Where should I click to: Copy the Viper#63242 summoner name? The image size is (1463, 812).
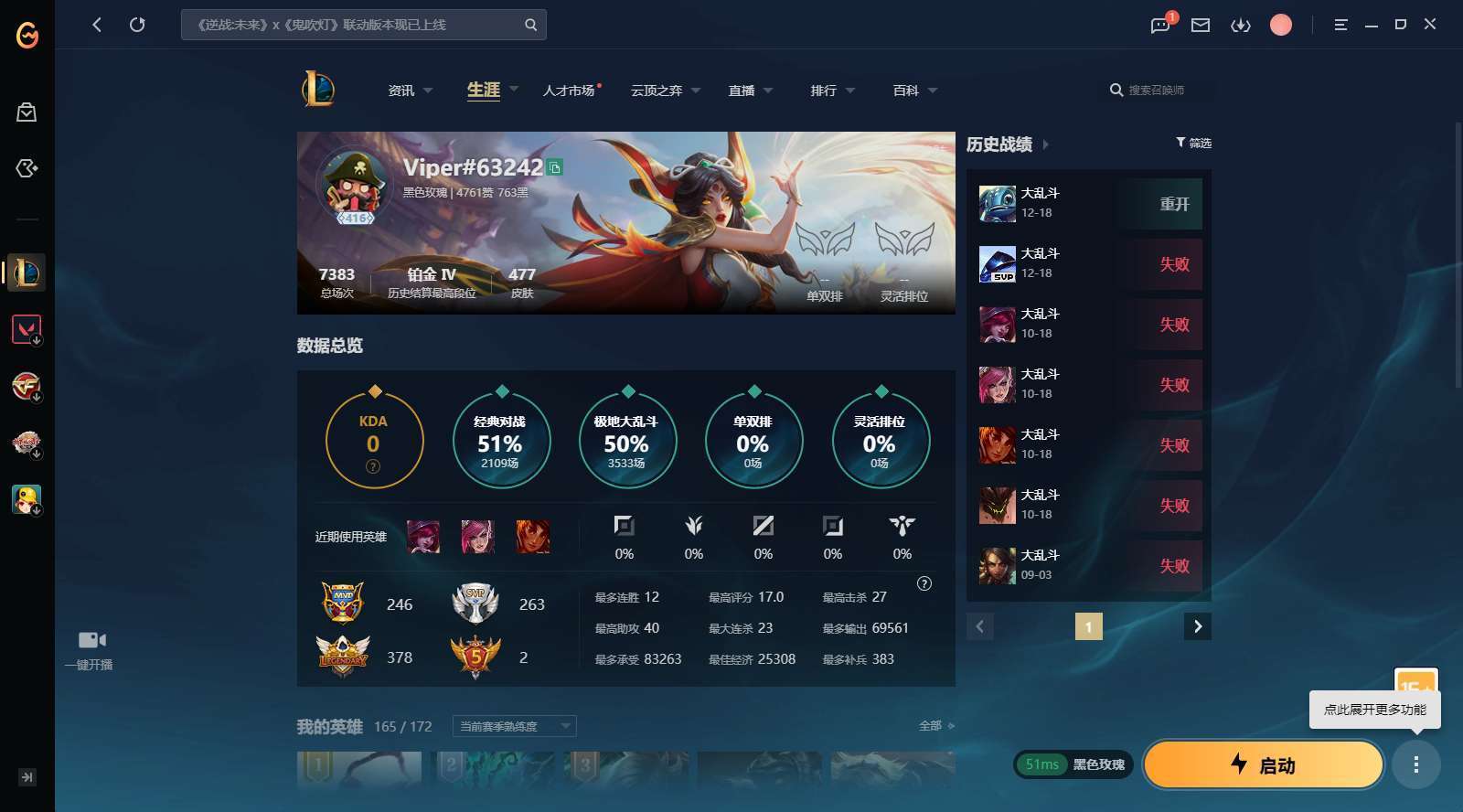click(557, 168)
